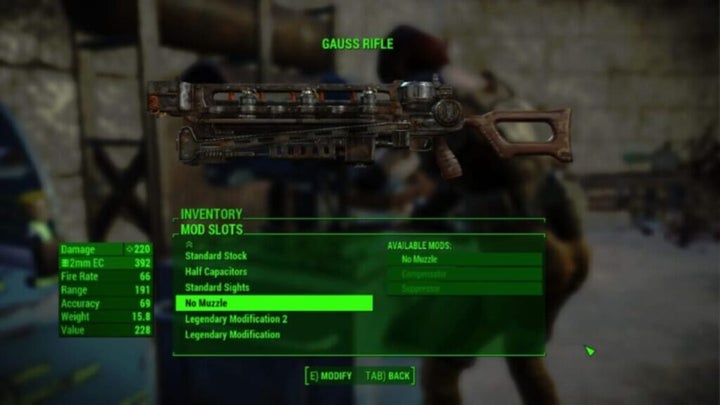Screen dimensions: 720x405
Task: Choose the Compensator muzzle mod
Action: tap(465, 273)
